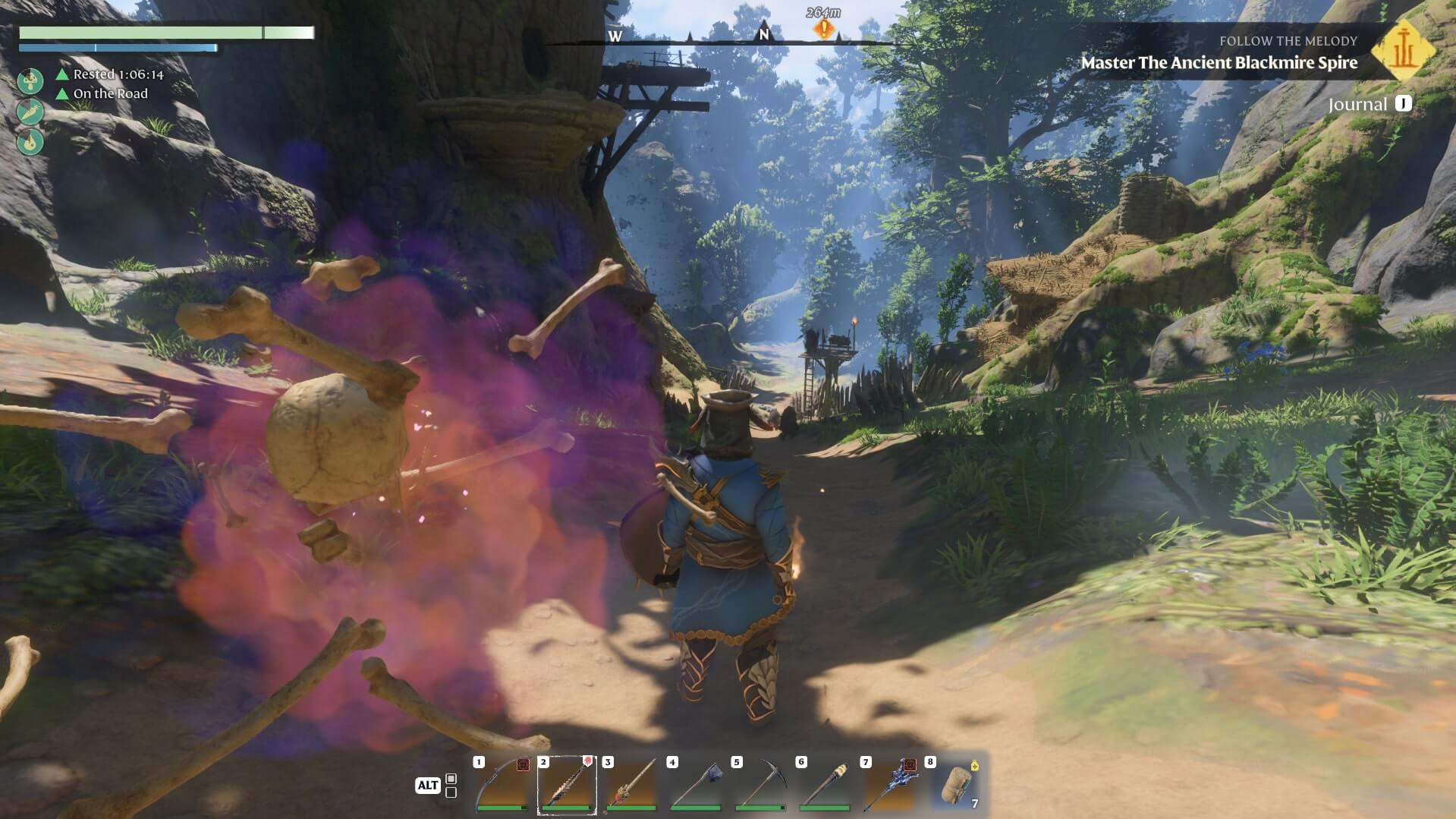The image size is (1456, 819).
Task: Equip the wand in hotbar slot 3
Action: point(631,785)
